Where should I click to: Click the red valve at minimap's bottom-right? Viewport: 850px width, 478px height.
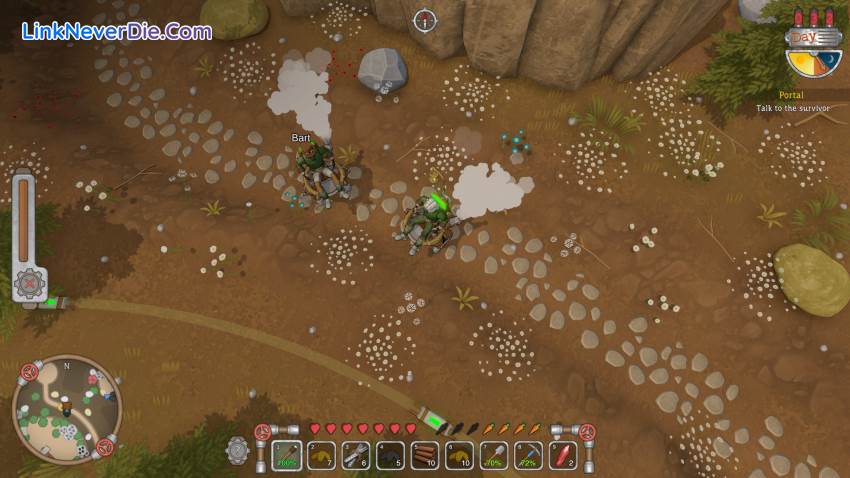105,448
